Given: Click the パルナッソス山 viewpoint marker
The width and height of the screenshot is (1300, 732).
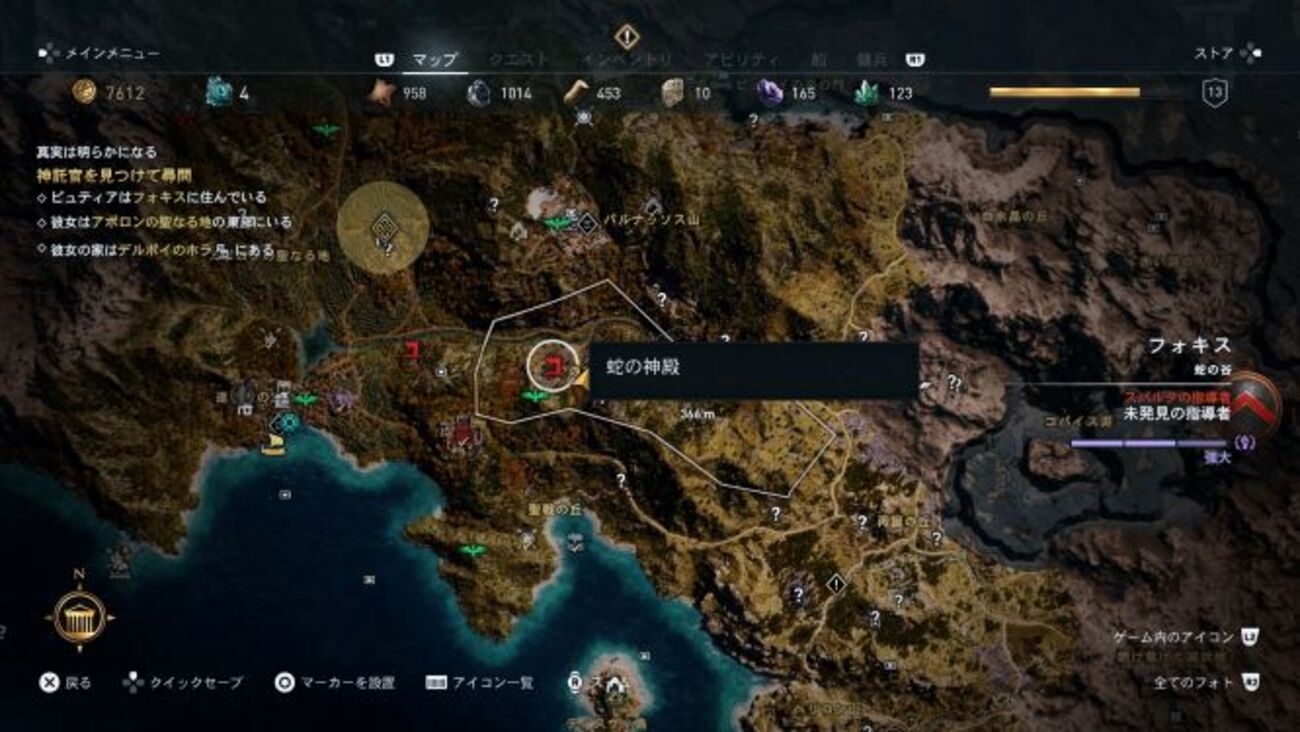Looking at the screenshot, I should pyautogui.click(x=587, y=223).
